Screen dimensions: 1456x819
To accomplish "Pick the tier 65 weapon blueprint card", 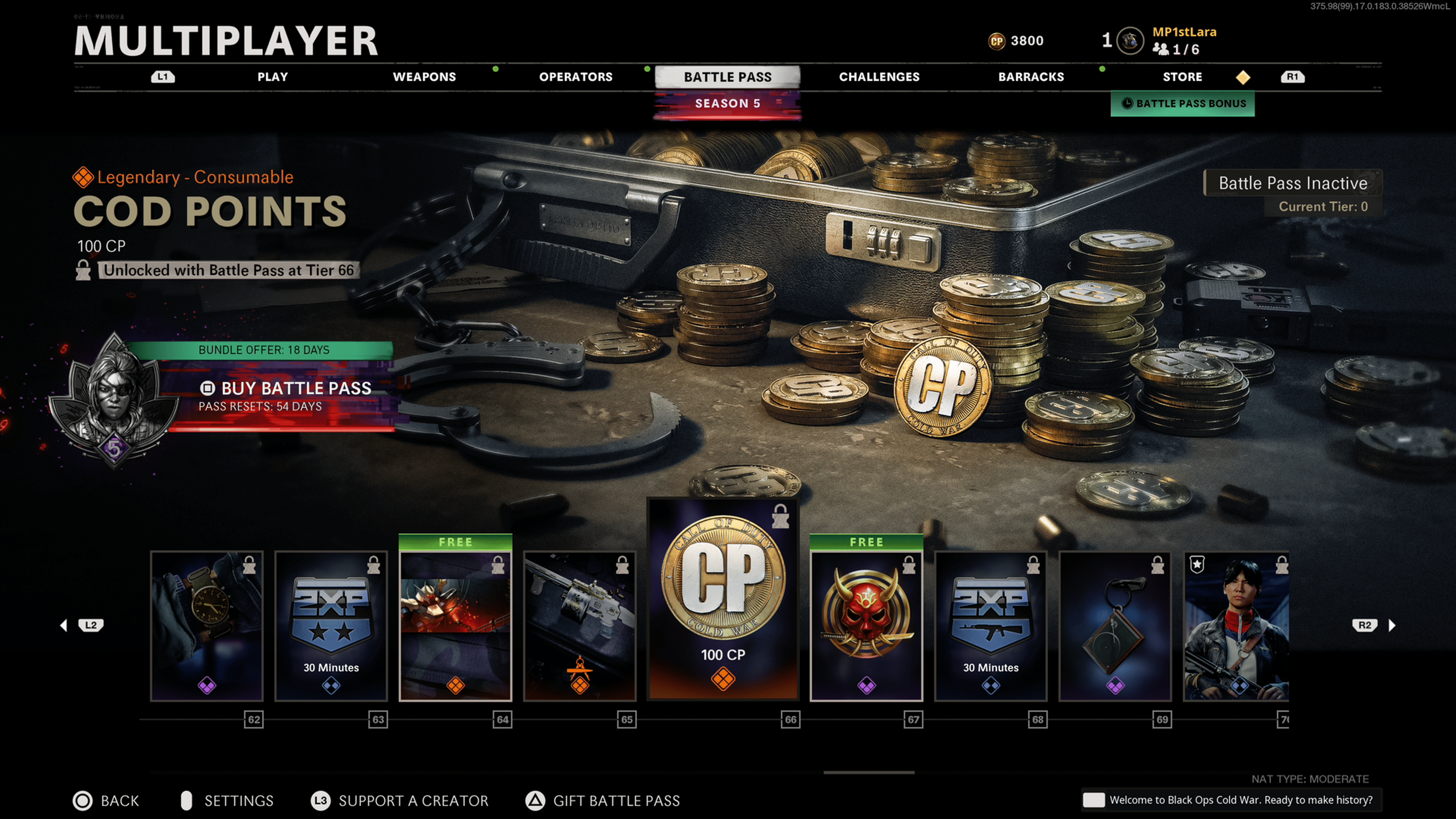I will click(x=580, y=626).
